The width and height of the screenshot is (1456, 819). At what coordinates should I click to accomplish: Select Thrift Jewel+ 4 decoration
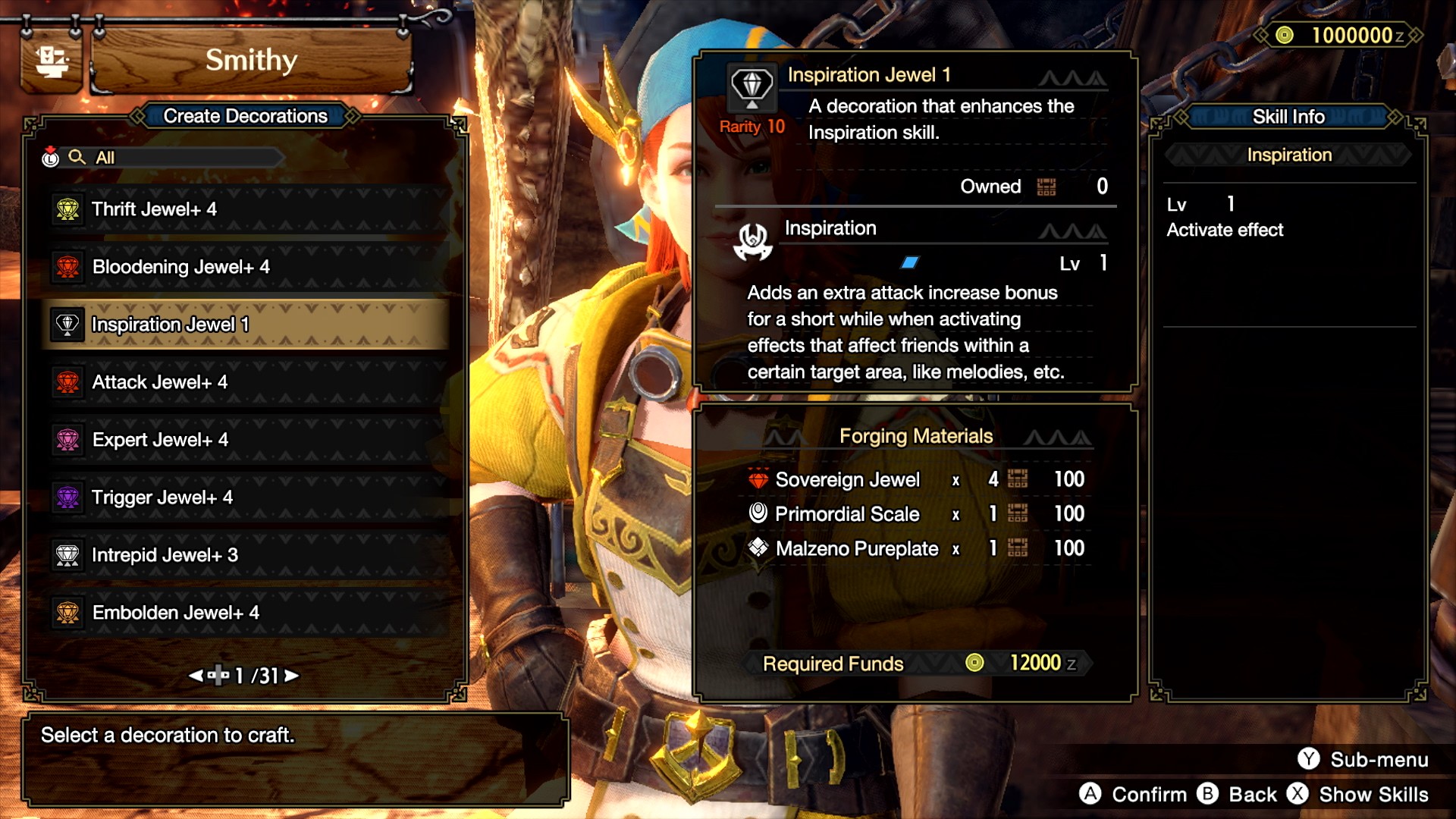click(246, 209)
